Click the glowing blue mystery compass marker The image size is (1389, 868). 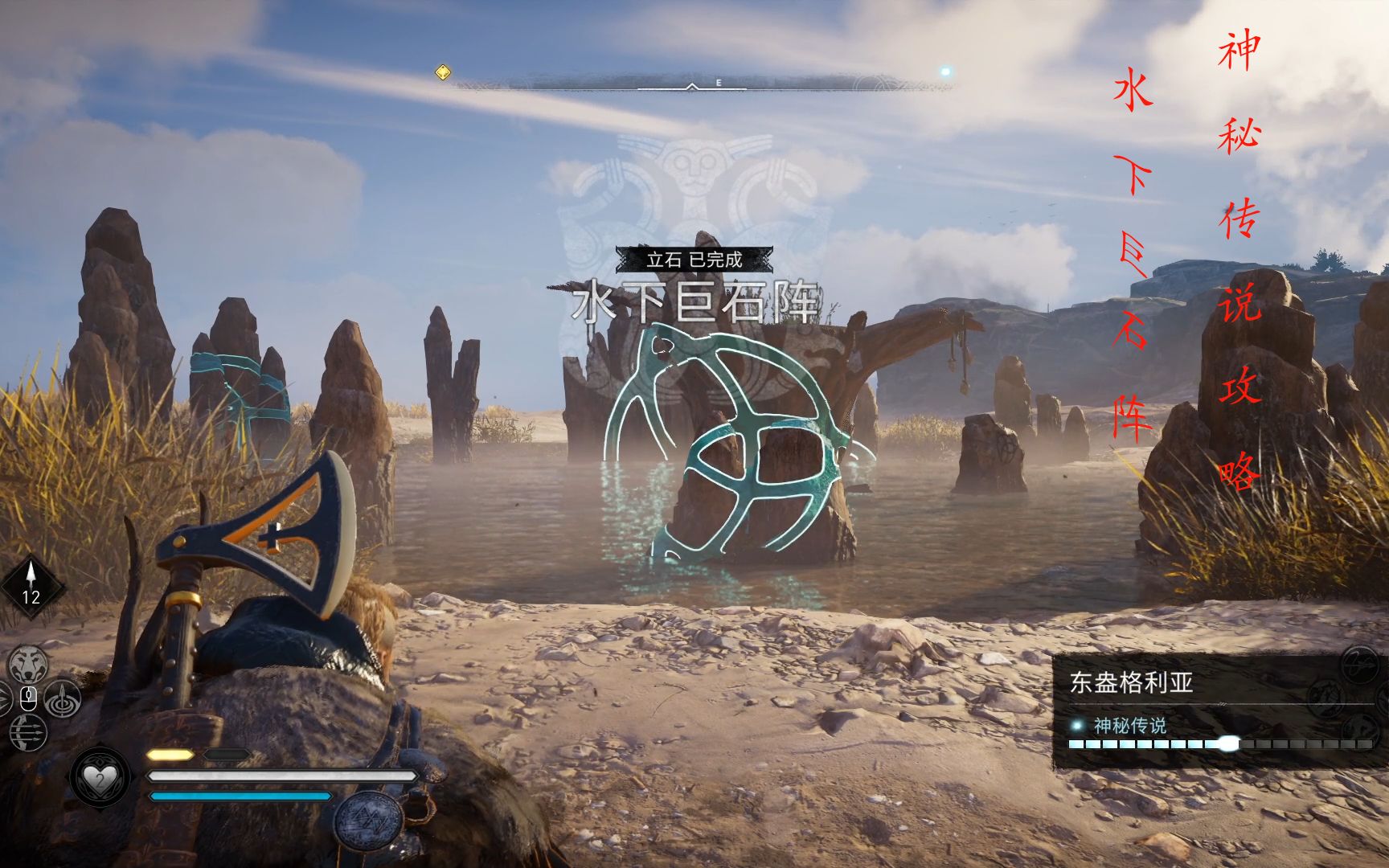click(x=945, y=72)
